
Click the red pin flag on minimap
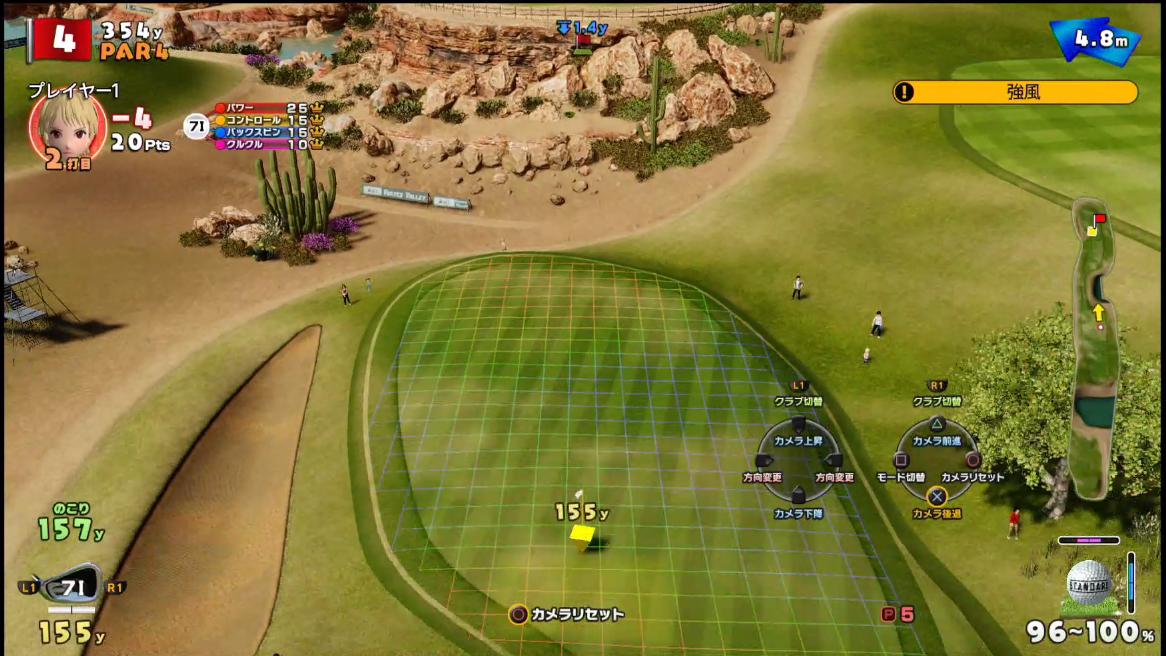click(x=1099, y=218)
